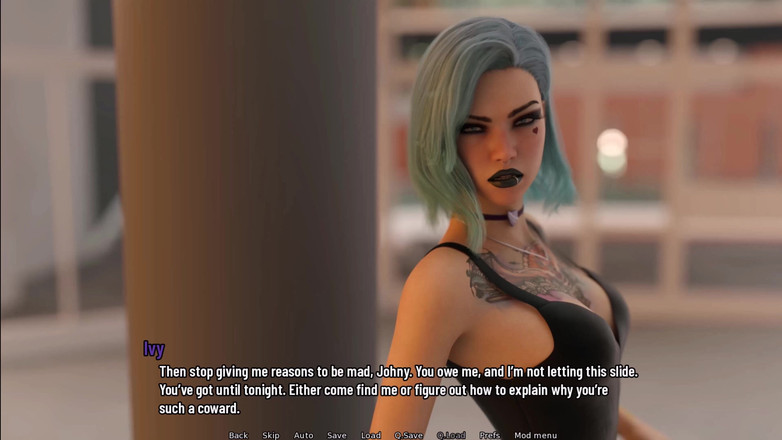Image resolution: width=782 pixels, height=440 pixels.
Task: Open the Load screen
Action: (371, 435)
